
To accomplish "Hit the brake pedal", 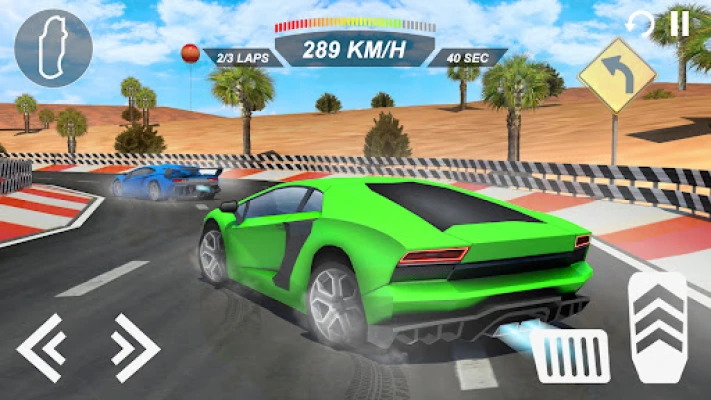I will point(571,357).
